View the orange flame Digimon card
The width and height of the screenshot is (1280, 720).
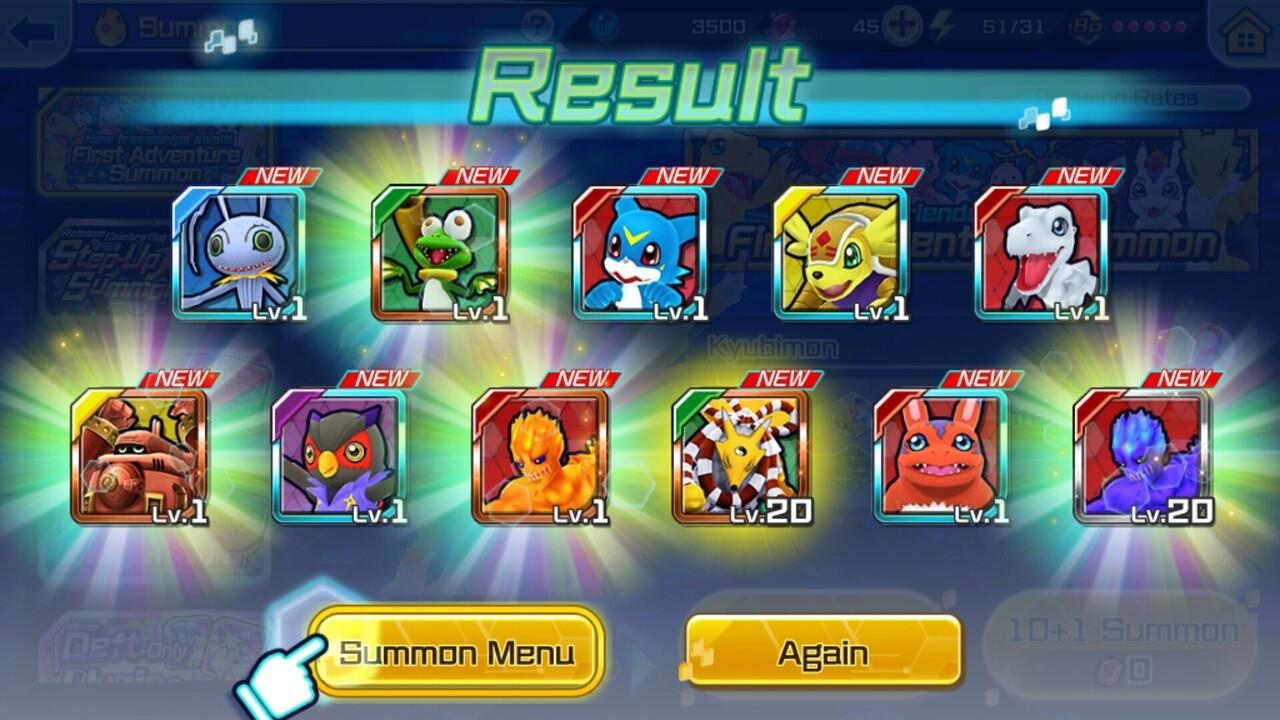click(540, 456)
